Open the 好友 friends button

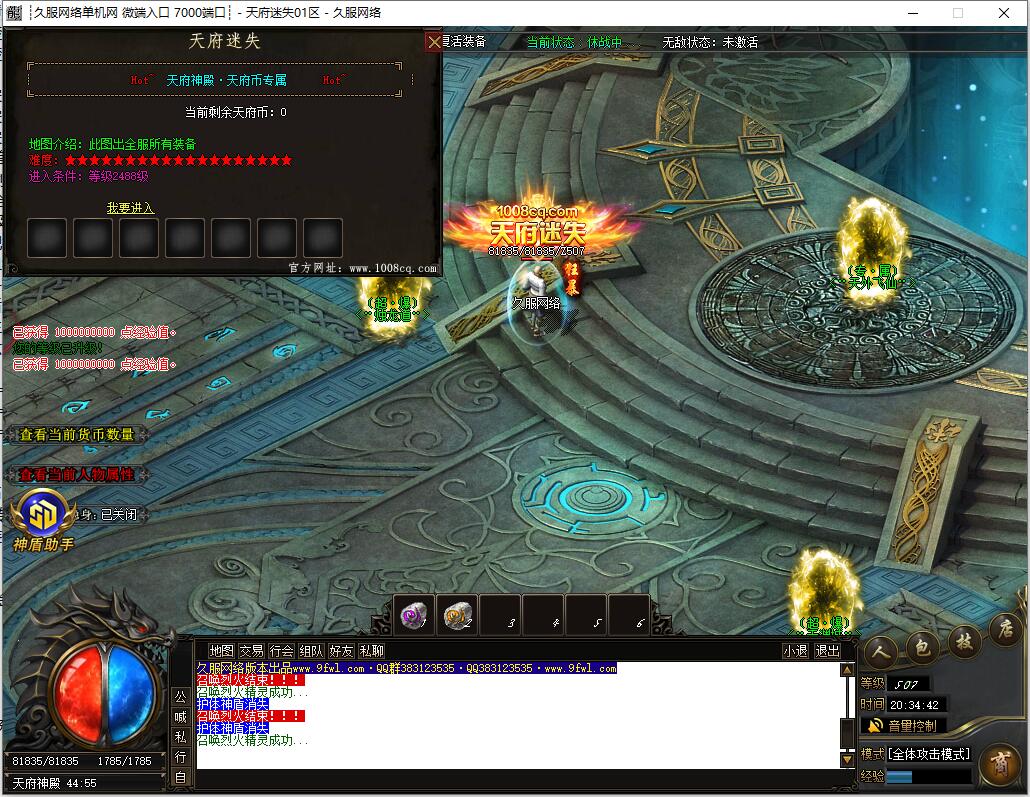341,651
